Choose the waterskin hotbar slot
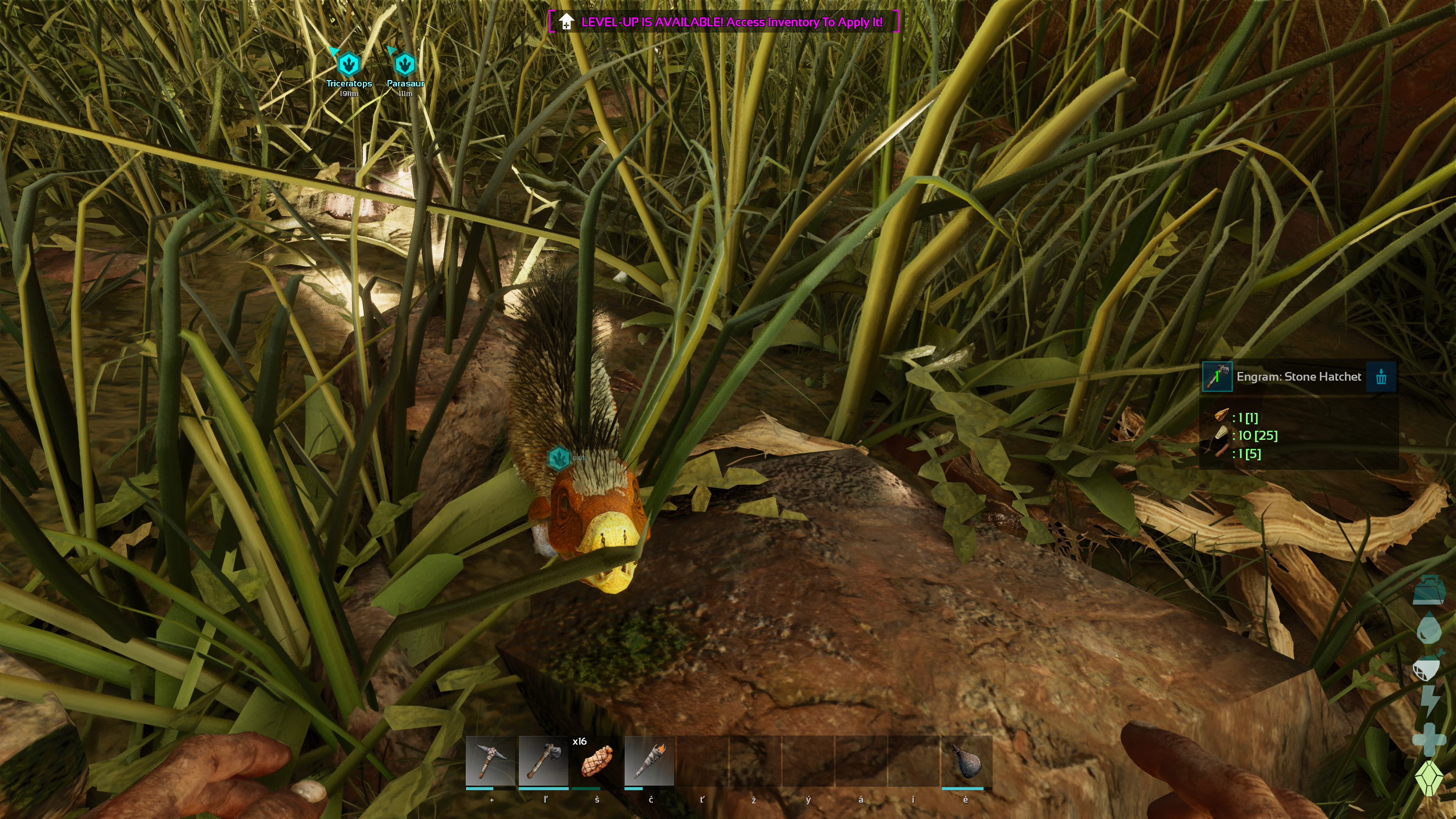Screen dimensions: 1456x819 (966, 761)
